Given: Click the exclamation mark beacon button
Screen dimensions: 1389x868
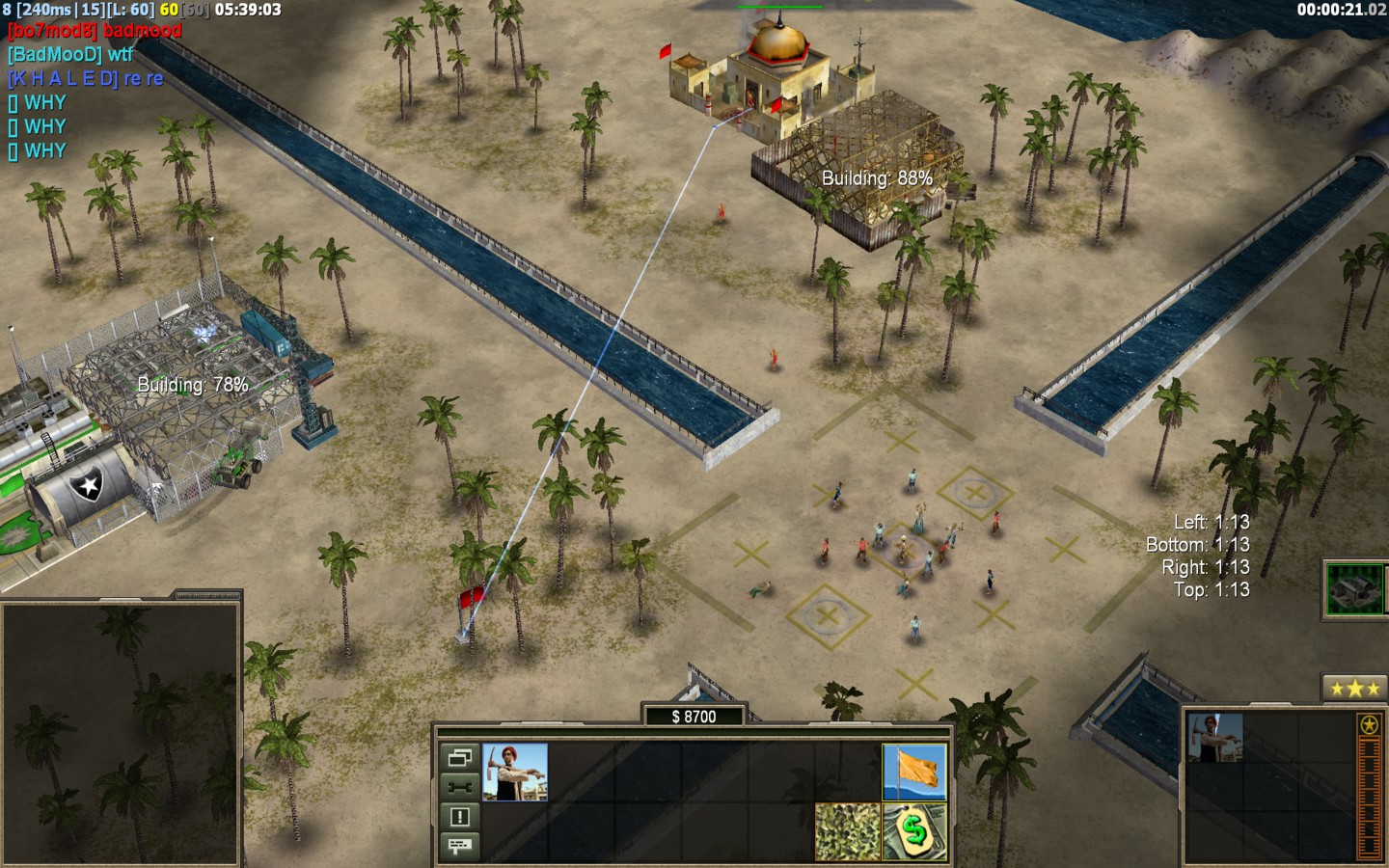Looking at the screenshot, I should [459, 817].
